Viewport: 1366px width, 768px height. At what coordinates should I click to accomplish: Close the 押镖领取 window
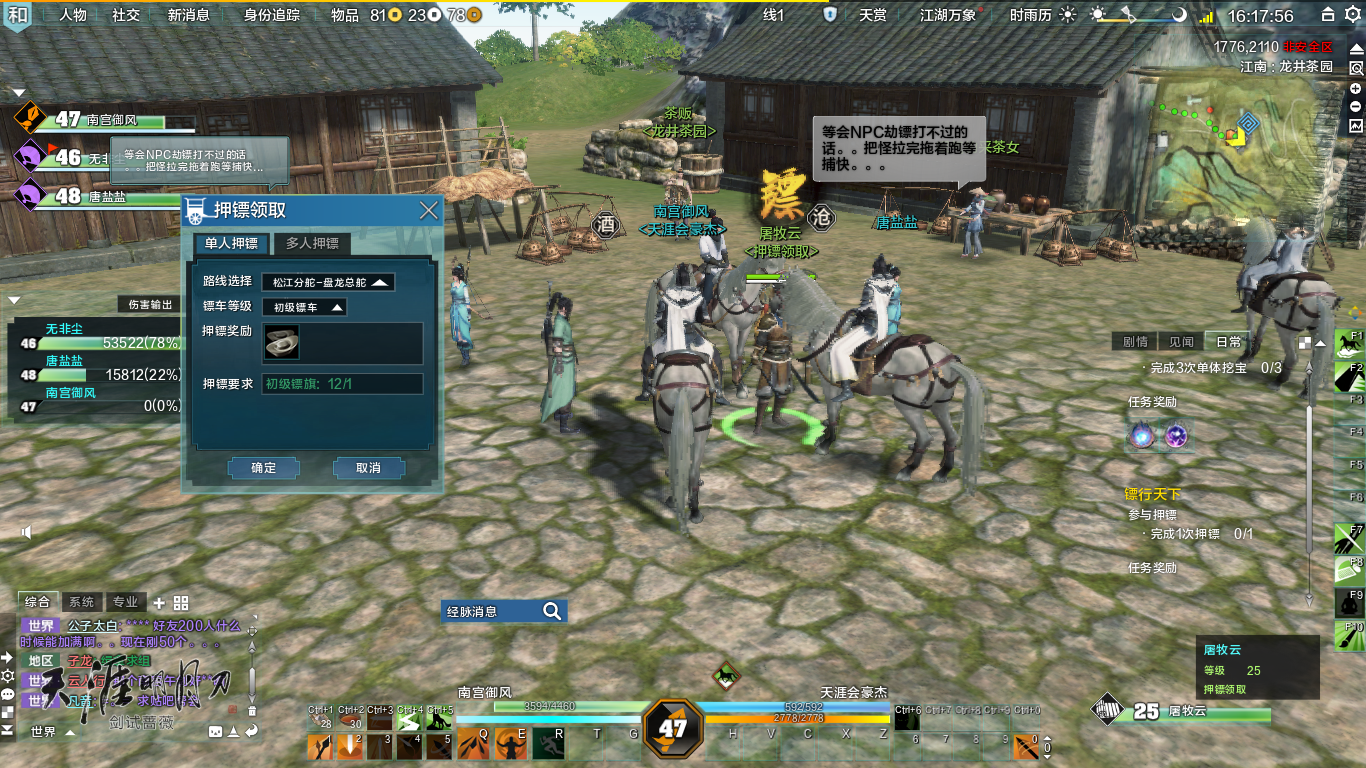pyautogui.click(x=429, y=210)
